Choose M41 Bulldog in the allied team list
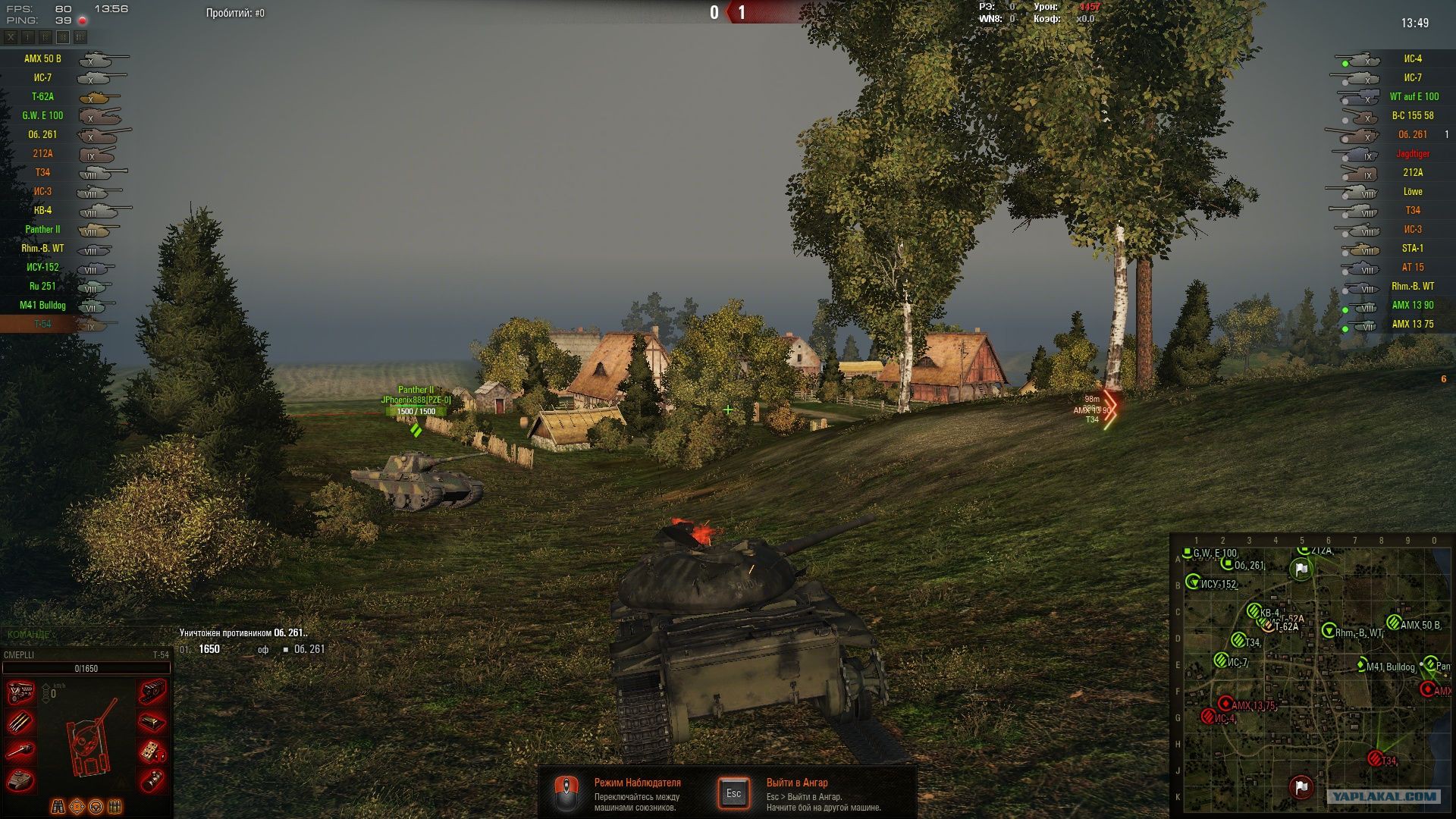 pos(42,305)
